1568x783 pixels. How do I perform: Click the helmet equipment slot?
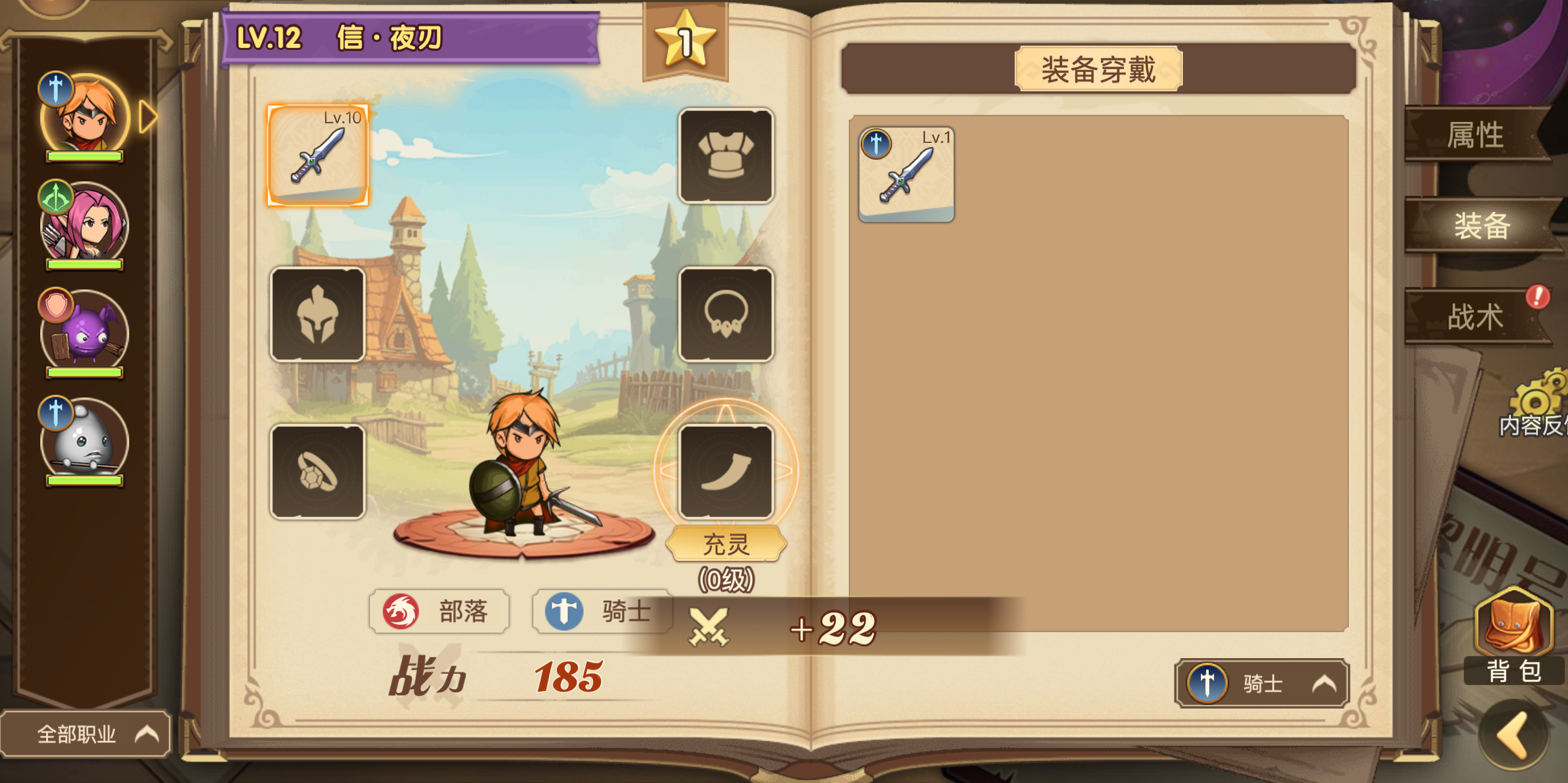coord(318,316)
